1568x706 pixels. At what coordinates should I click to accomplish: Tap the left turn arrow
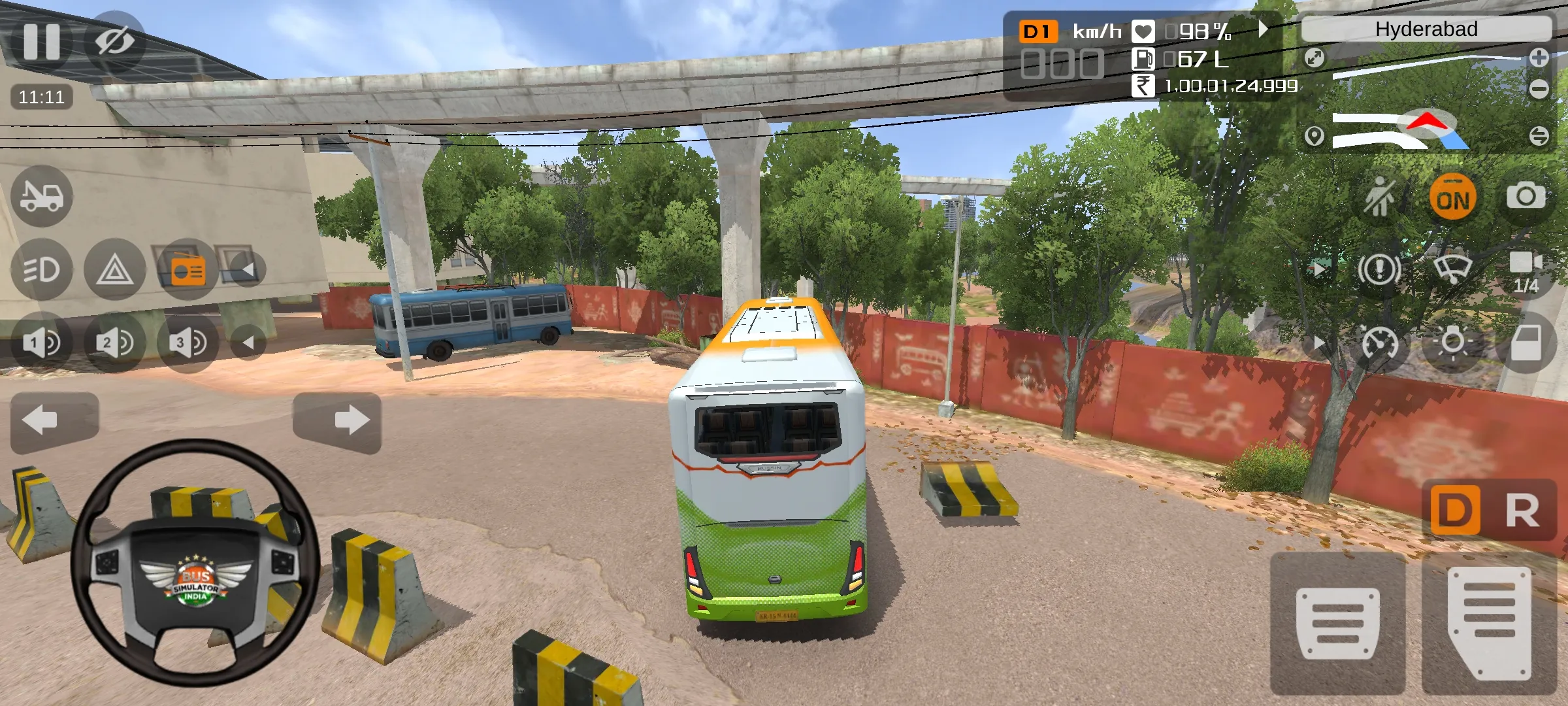[55, 421]
